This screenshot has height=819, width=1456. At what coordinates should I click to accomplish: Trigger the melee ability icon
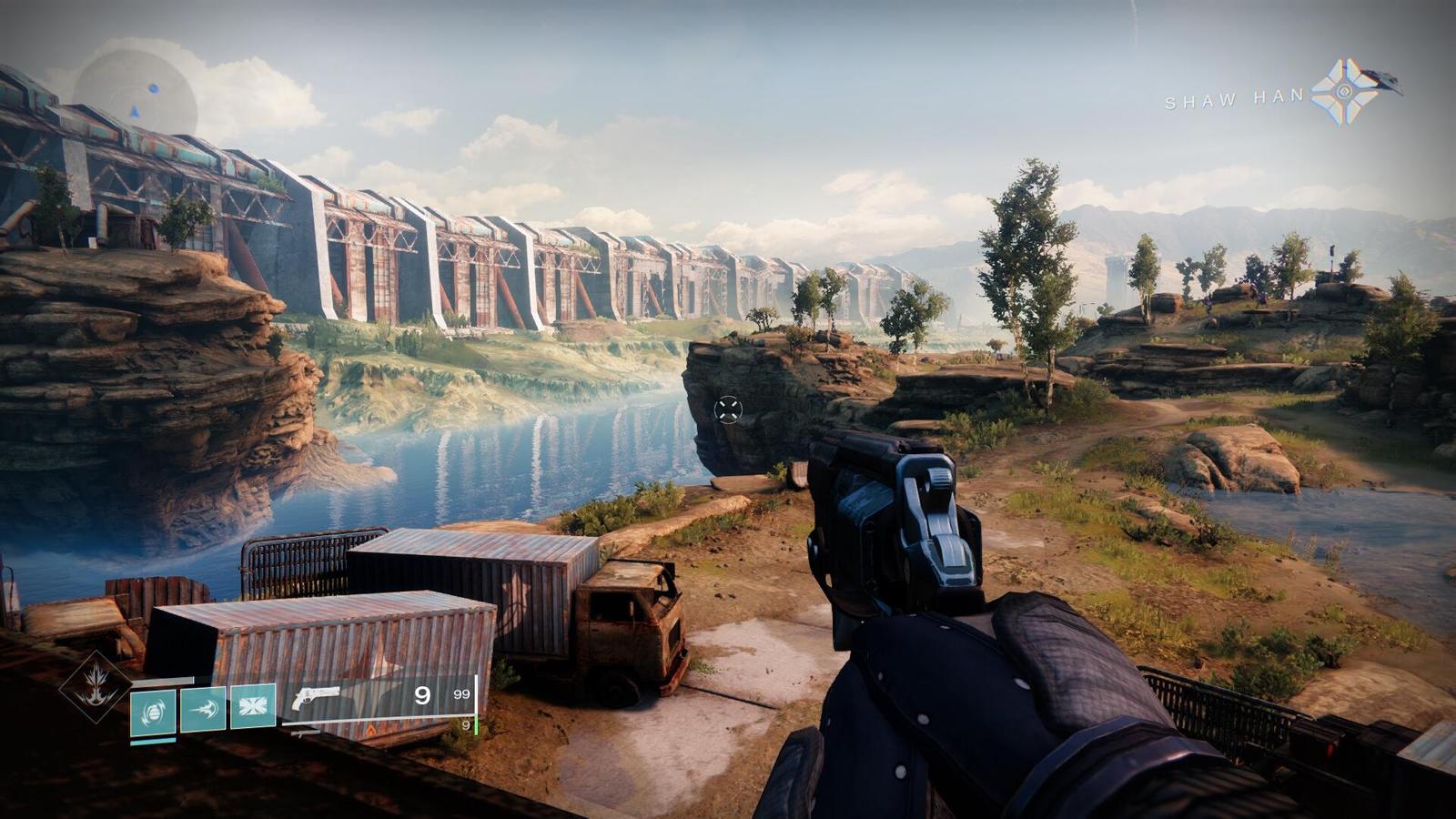tap(203, 708)
